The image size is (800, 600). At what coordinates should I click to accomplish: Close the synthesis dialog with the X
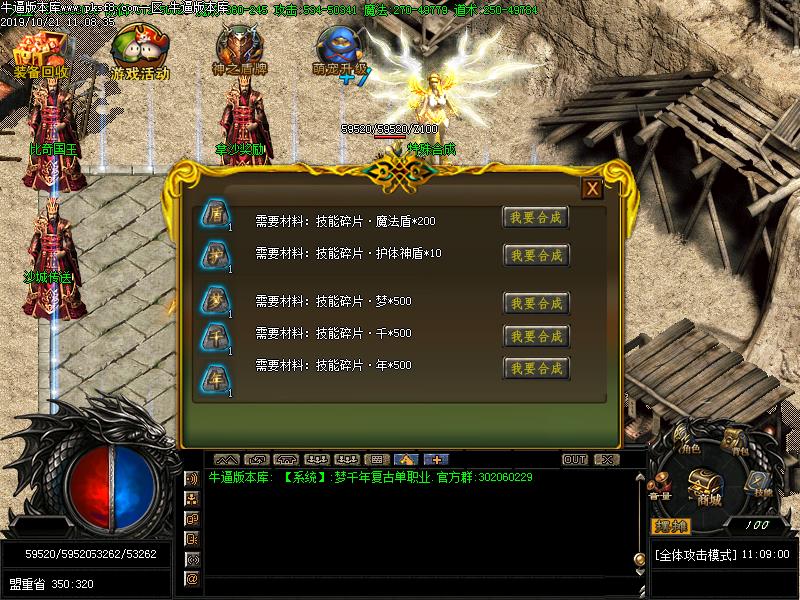(592, 189)
